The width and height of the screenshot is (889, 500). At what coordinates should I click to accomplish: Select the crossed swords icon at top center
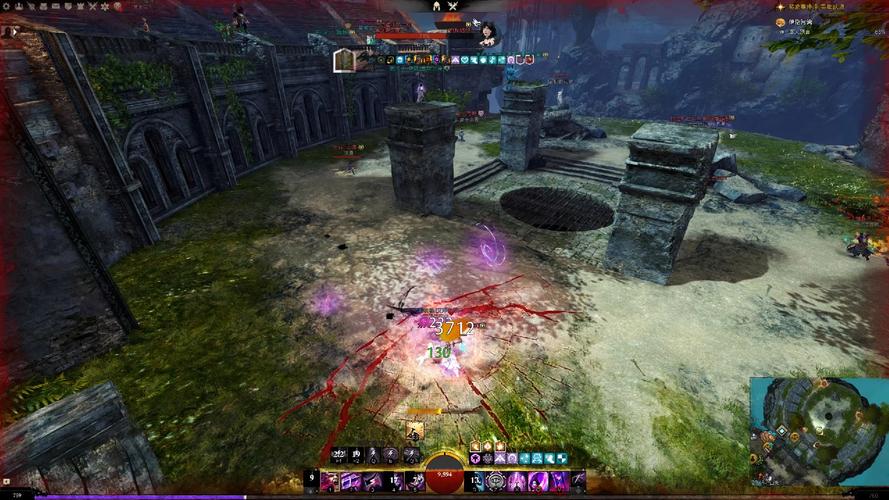coord(453,7)
